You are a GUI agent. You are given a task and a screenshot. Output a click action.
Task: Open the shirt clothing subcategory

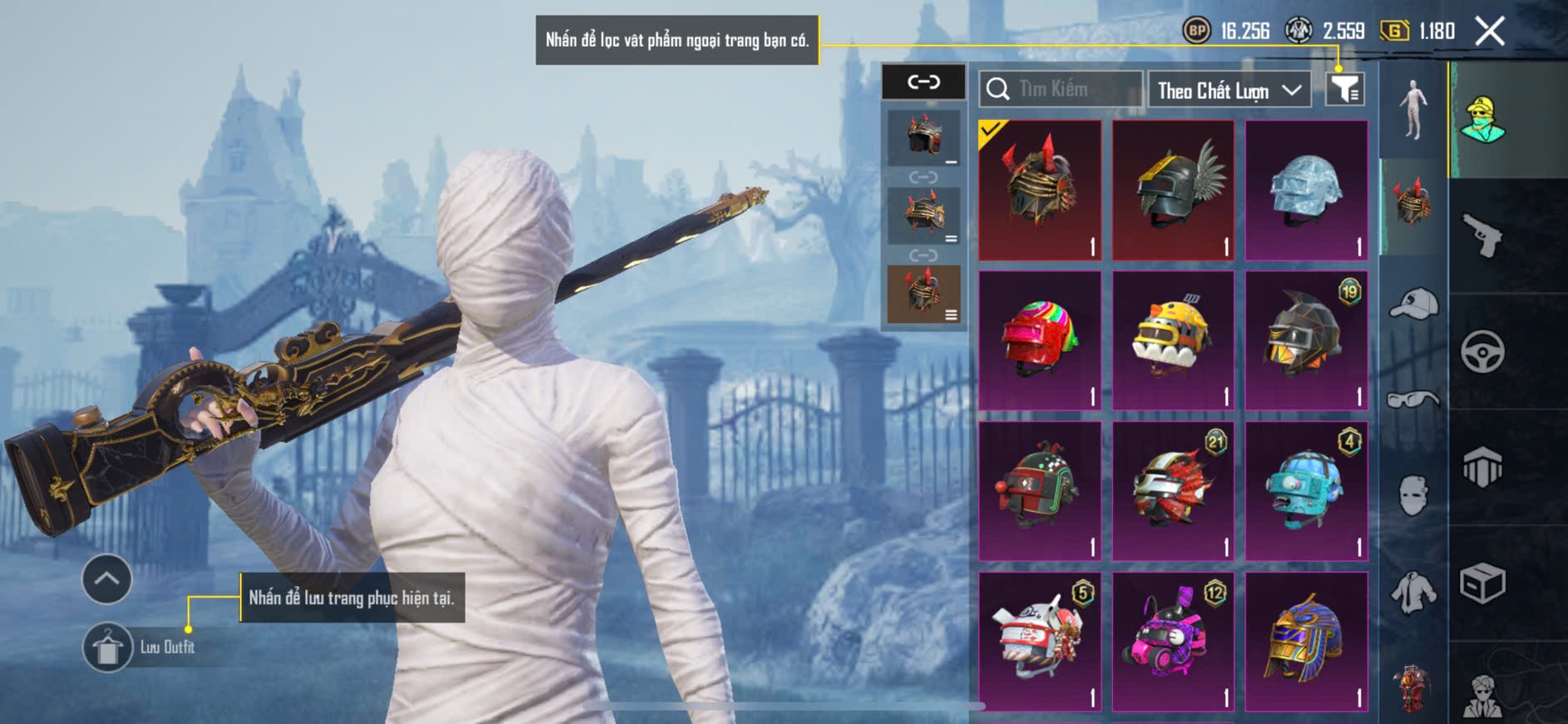point(1413,593)
